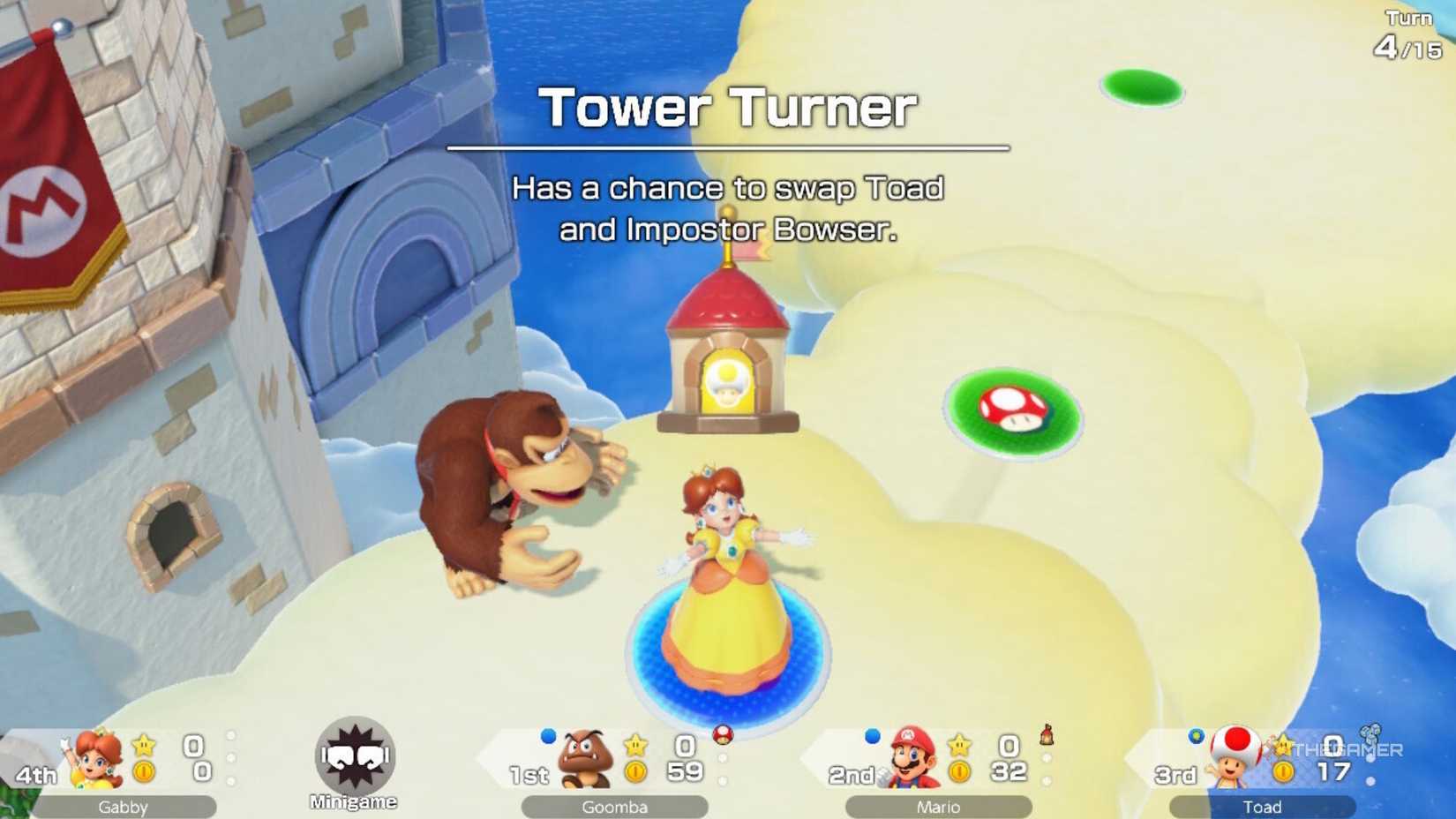
Task: Select the star icon next to Goomba
Action: tap(634, 746)
